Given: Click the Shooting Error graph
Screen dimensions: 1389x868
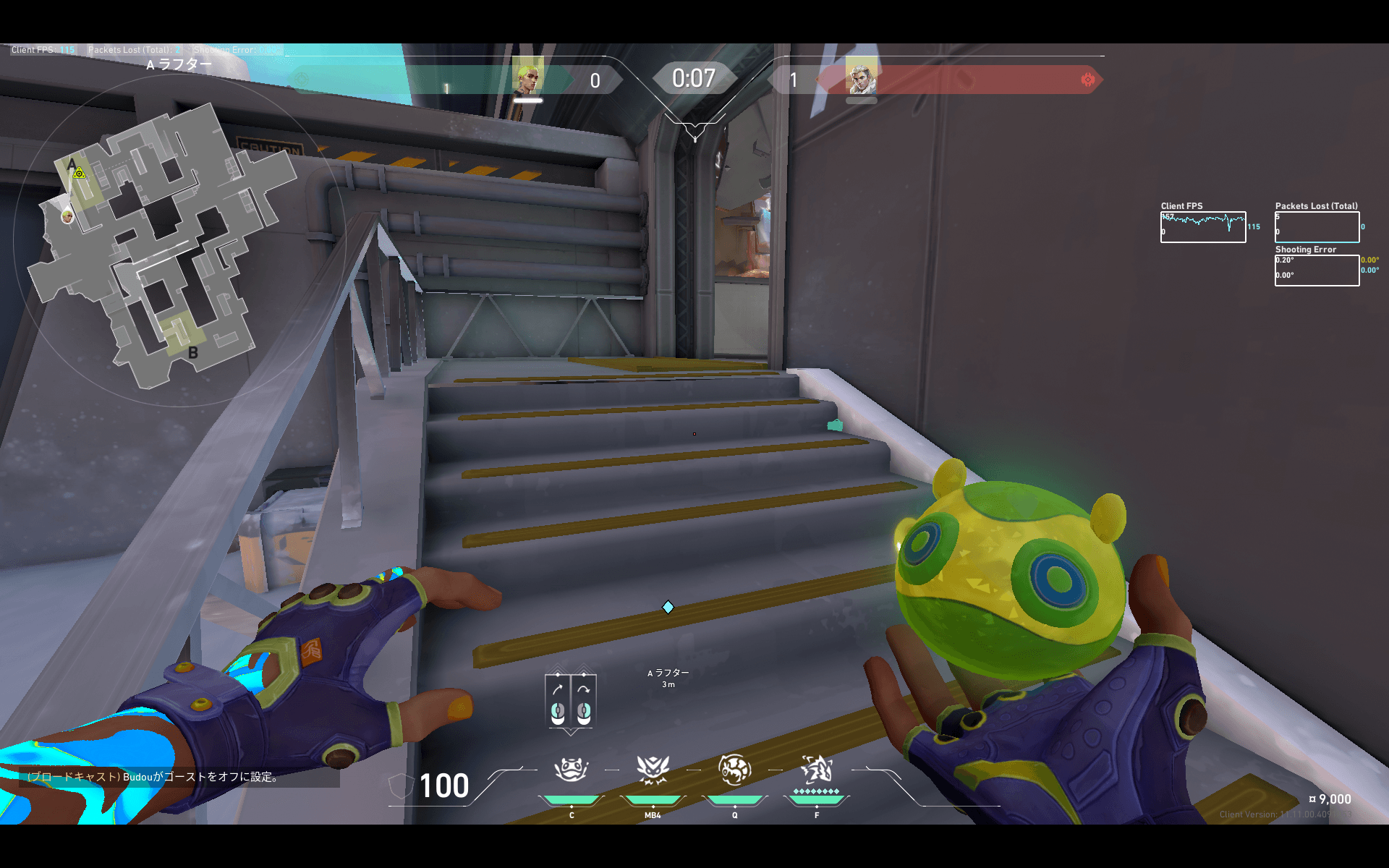Looking at the screenshot, I should [x=1317, y=270].
